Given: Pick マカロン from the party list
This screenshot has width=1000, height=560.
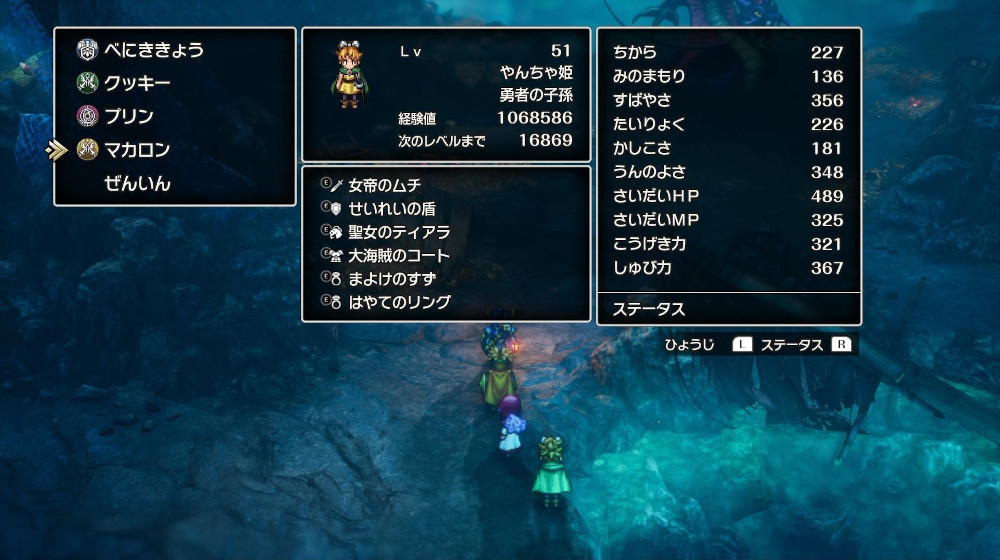Looking at the screenshot, I should (x=137, y=150).
